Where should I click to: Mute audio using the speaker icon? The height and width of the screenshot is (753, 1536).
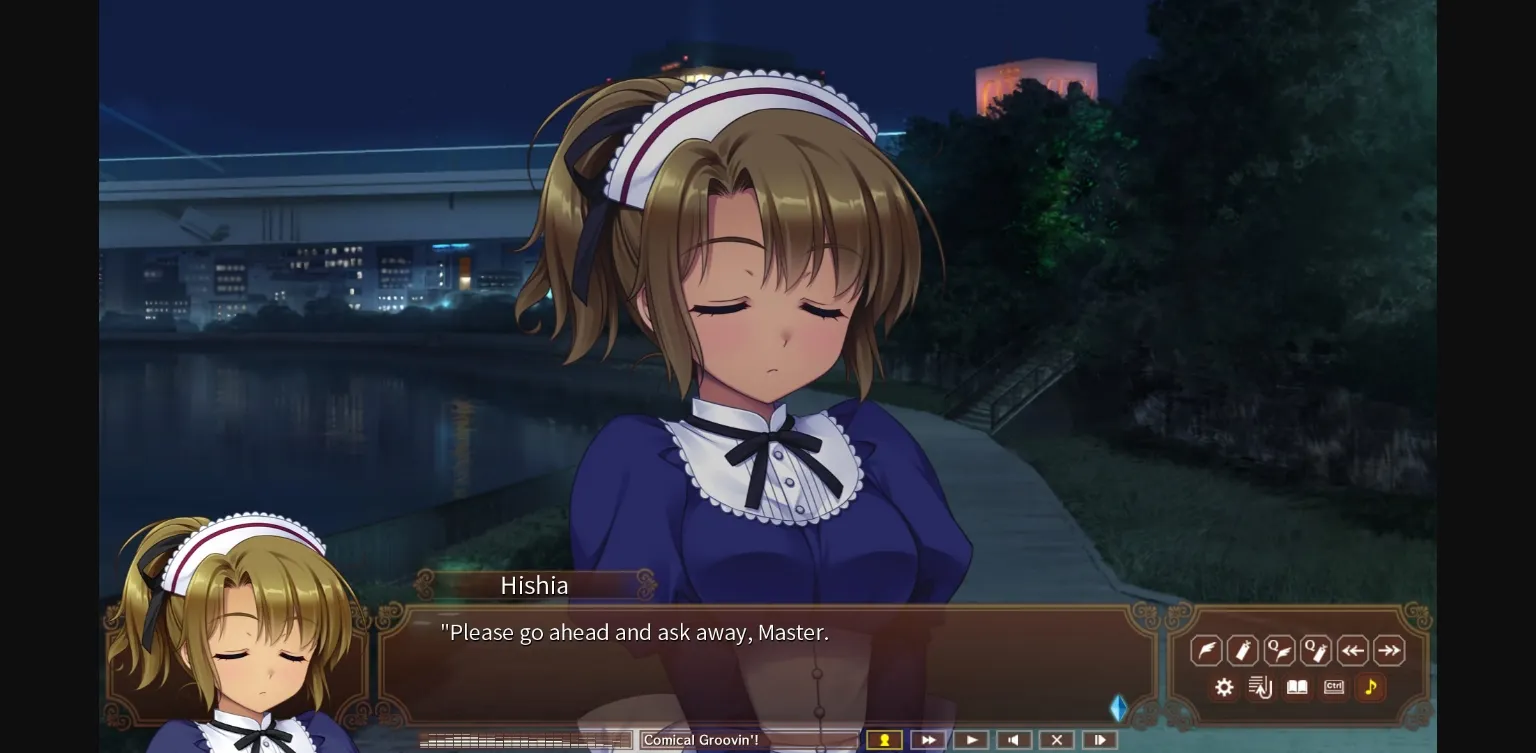(x=1014, y=740)
